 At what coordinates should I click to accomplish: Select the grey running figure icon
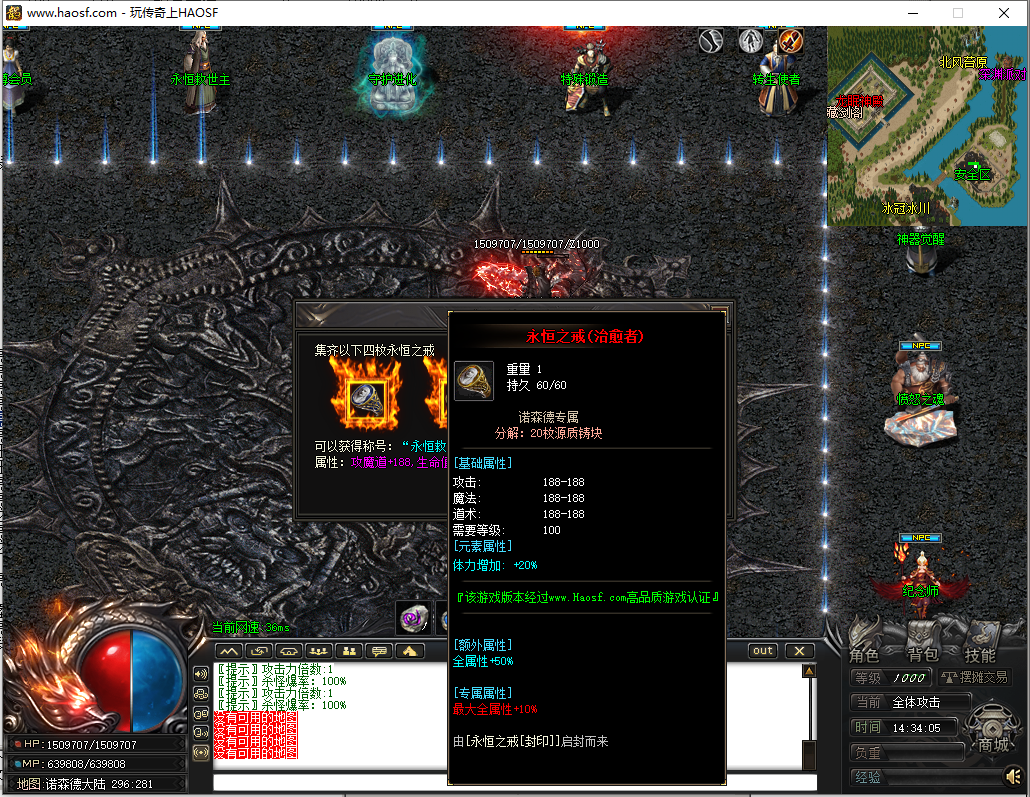(x=751, y=41)
